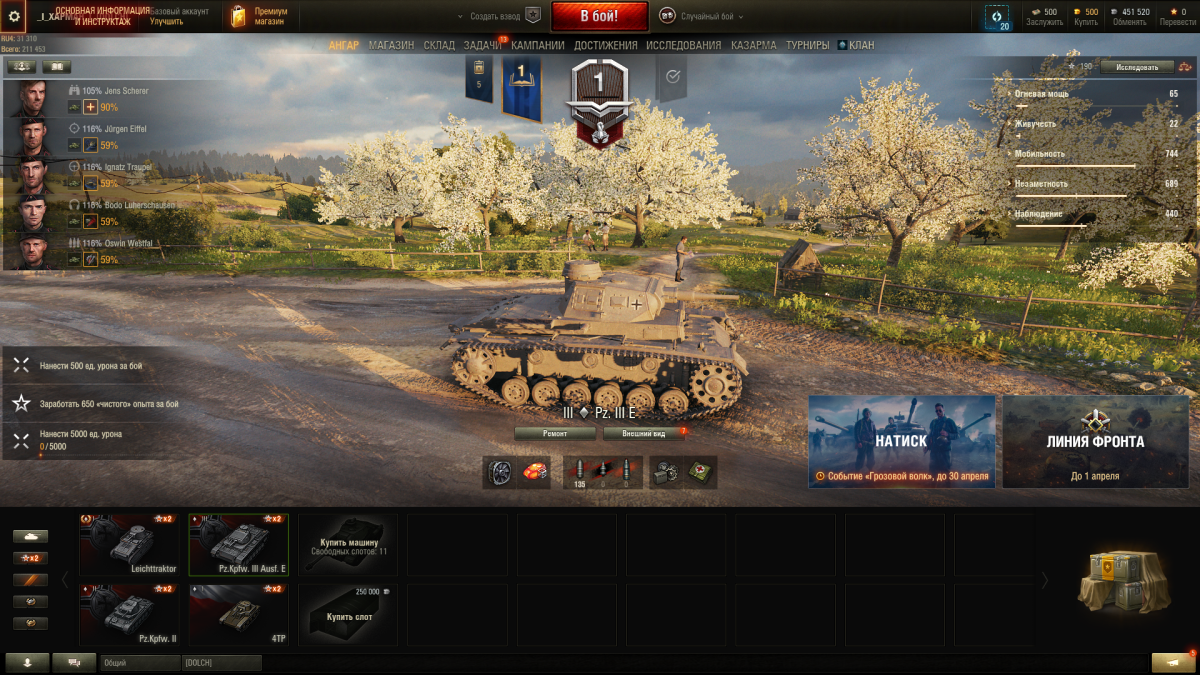
Task: Choose the 4TP tank in the carousel
Action: [x=238, y=614]
